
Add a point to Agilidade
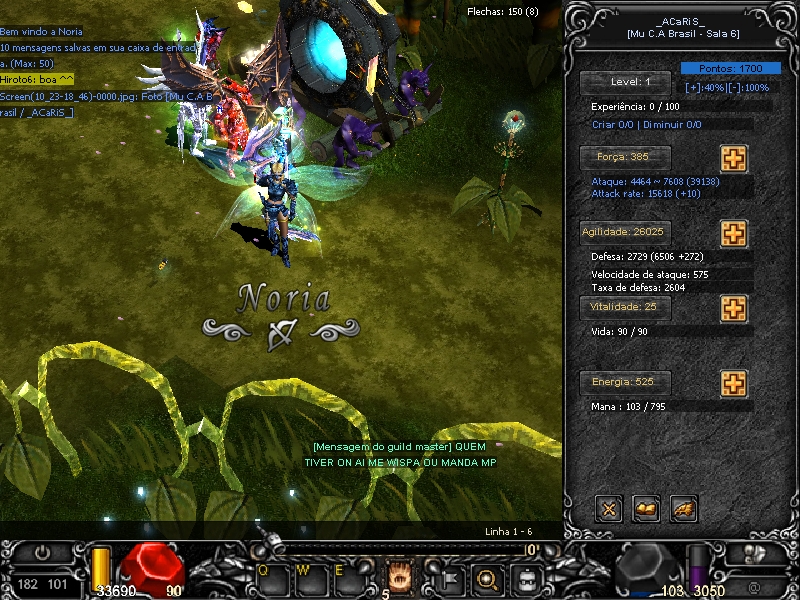pyautogui.click(x=733, y=233)
